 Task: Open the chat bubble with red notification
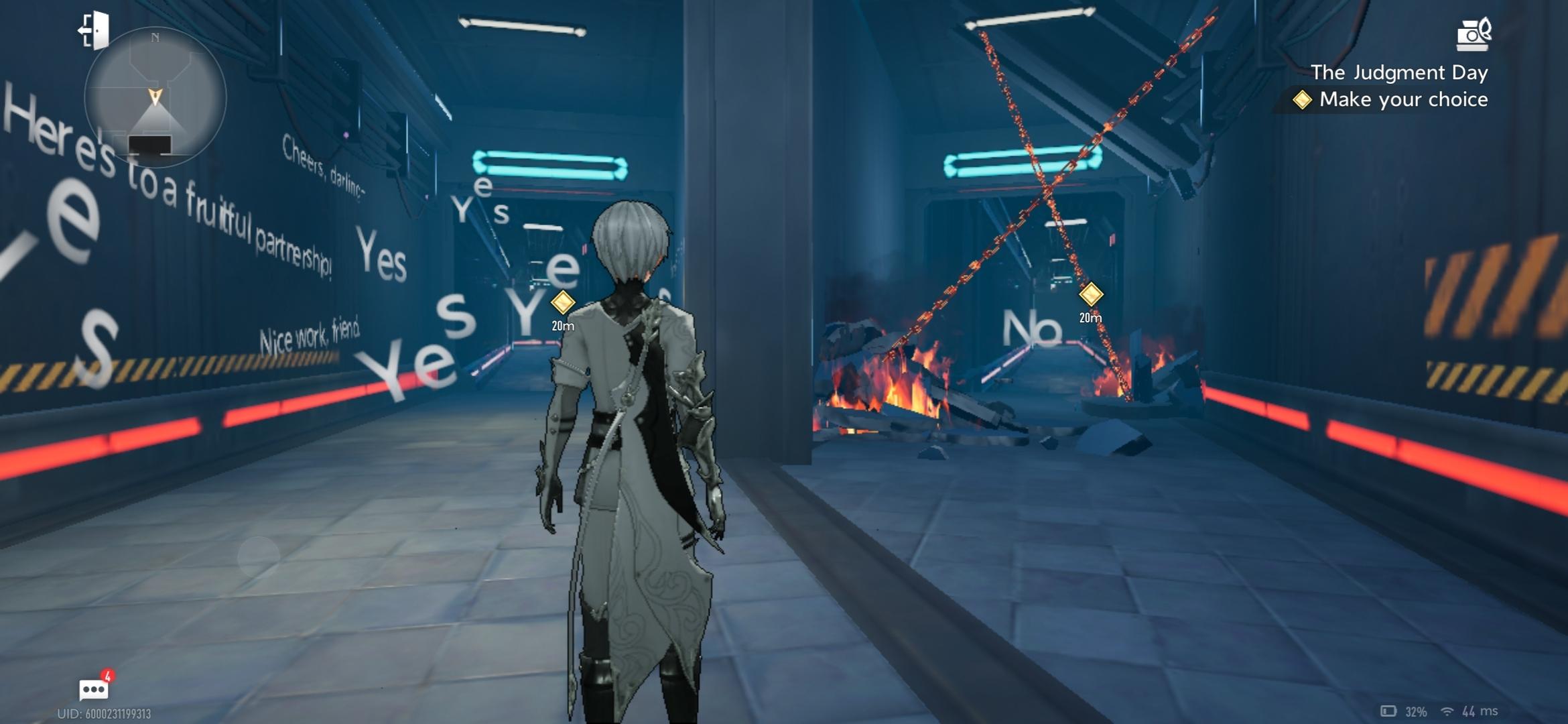coord(93,688)
